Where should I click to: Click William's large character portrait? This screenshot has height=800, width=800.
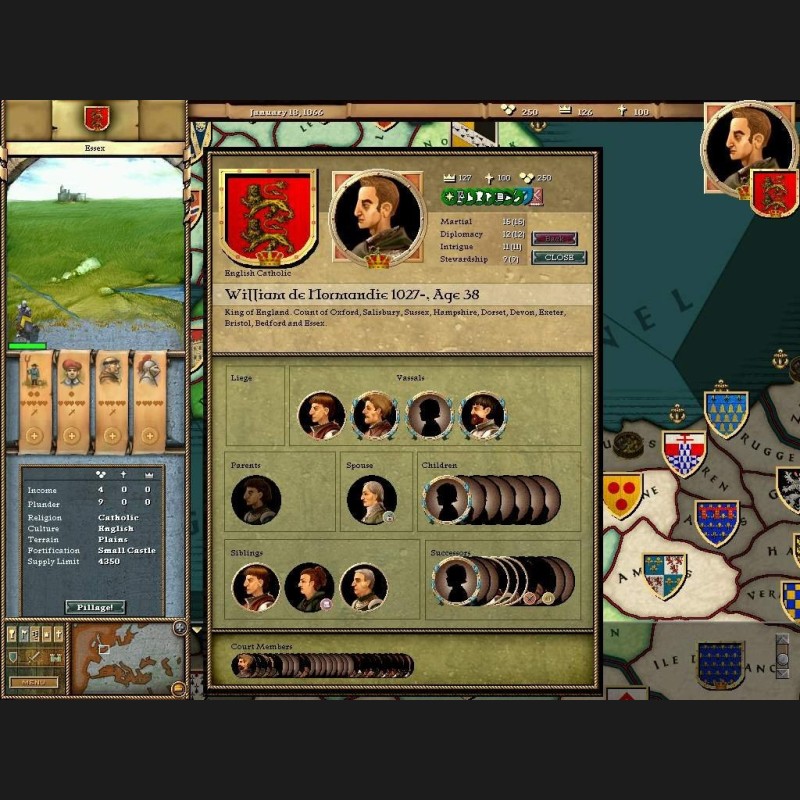pyautogui.click(x=378, y=216)
